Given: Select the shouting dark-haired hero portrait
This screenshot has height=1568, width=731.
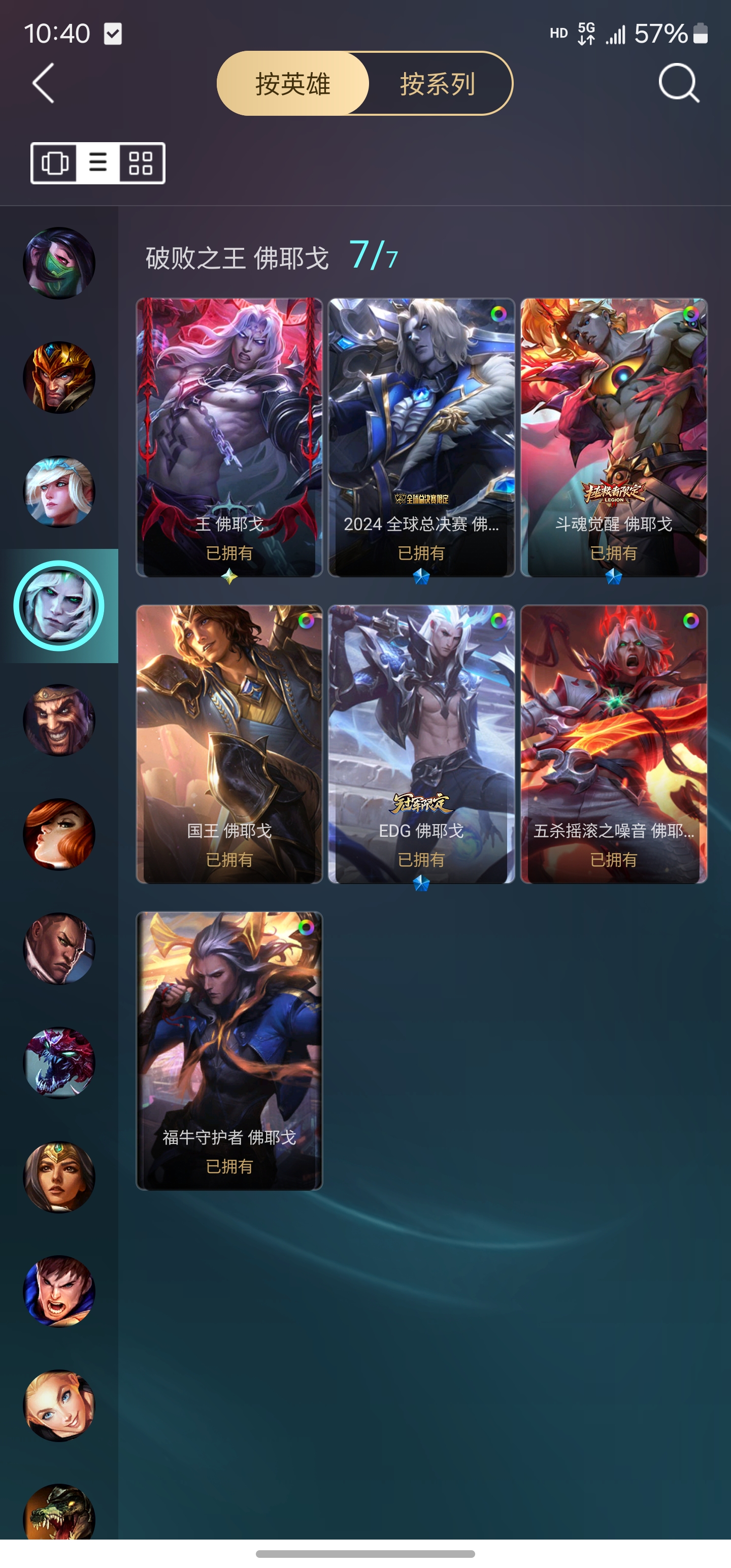Looking at the screenshot, I should point(59,1291).
